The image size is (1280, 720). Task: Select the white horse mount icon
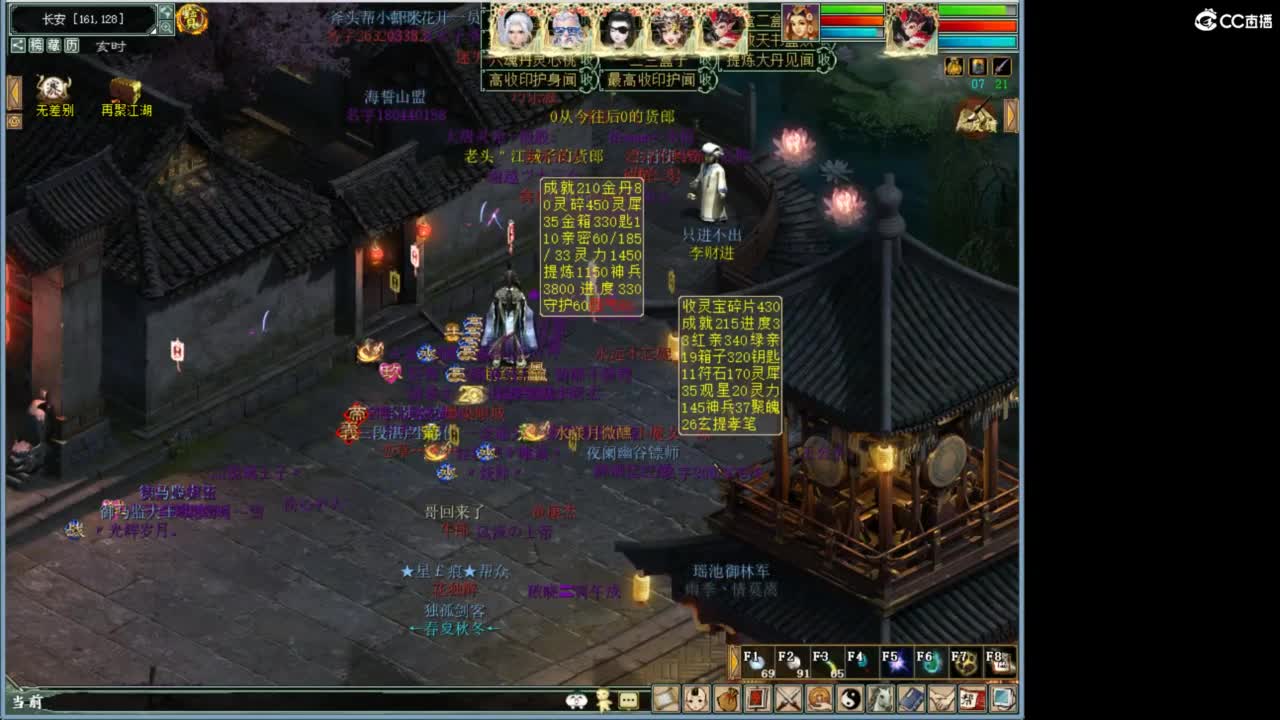(x=883, y=701)
